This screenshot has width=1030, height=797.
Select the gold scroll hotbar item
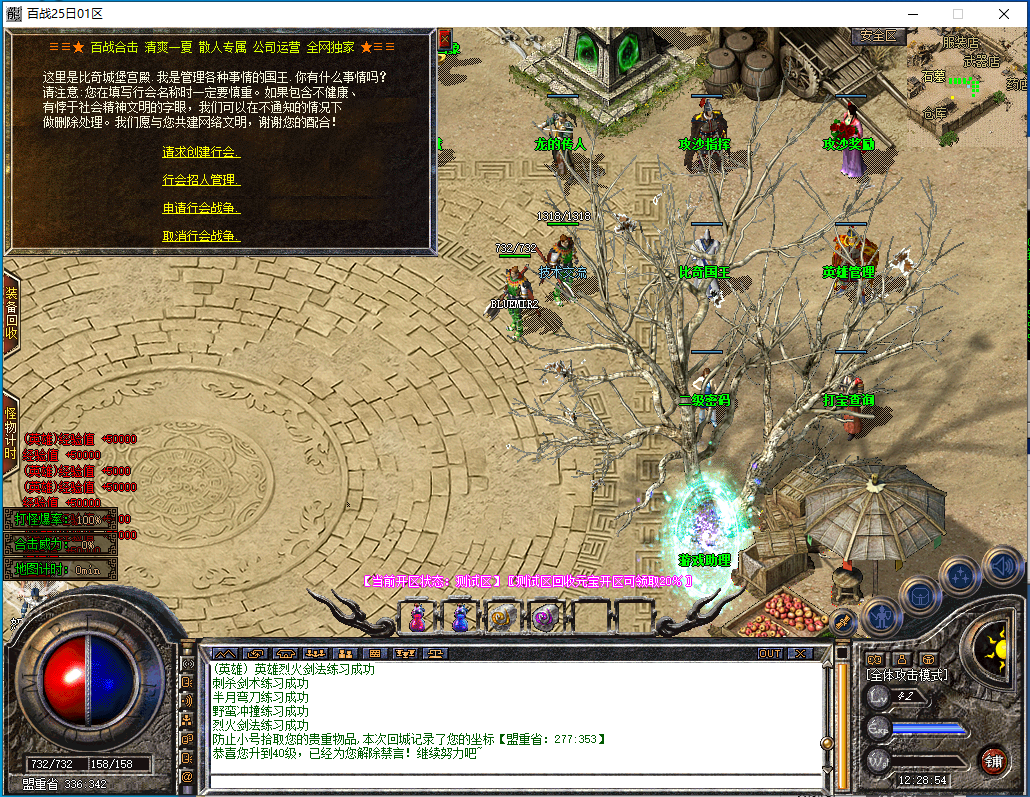coord(502,618)
